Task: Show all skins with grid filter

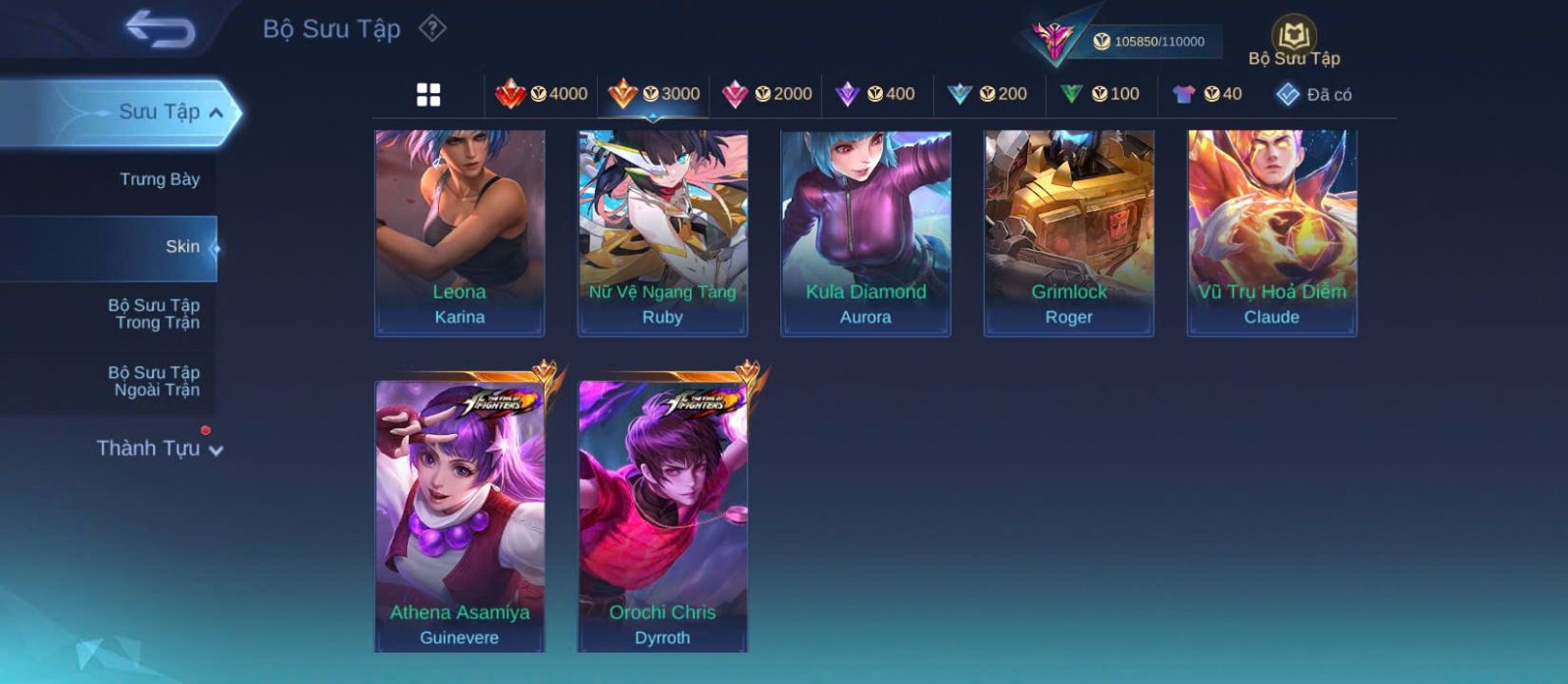Action: pos(428,94)
